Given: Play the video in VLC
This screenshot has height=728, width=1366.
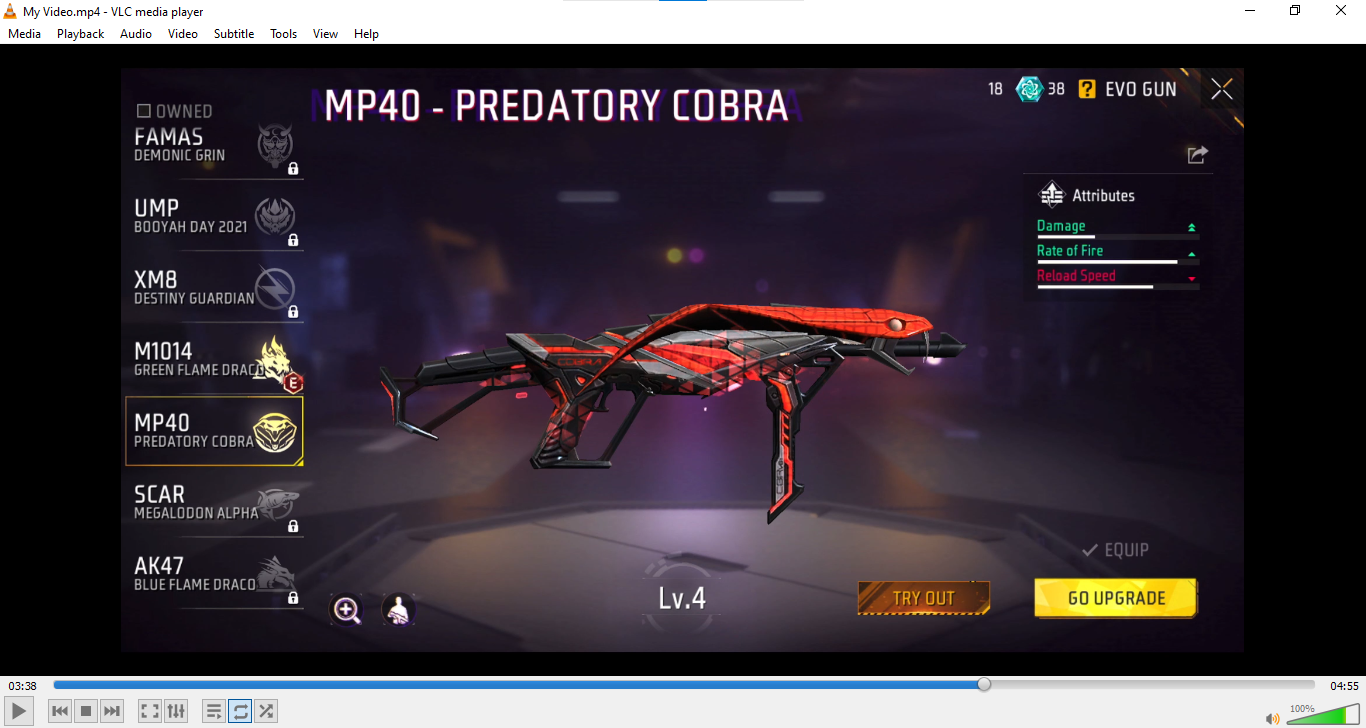Looking at the screenshot, I should click(20, 711).
